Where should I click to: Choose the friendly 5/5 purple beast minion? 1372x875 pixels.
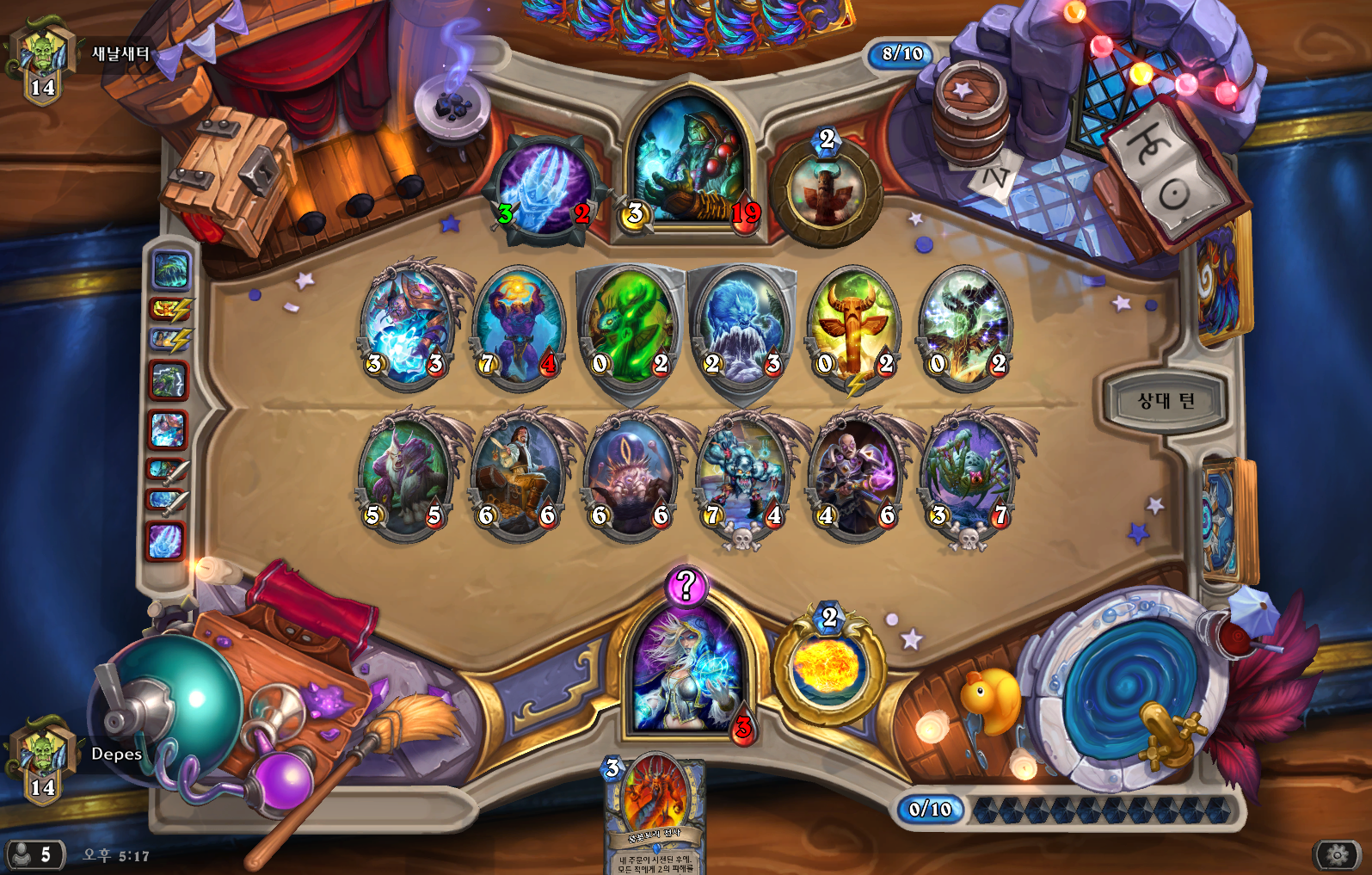[x=405, y=475]
